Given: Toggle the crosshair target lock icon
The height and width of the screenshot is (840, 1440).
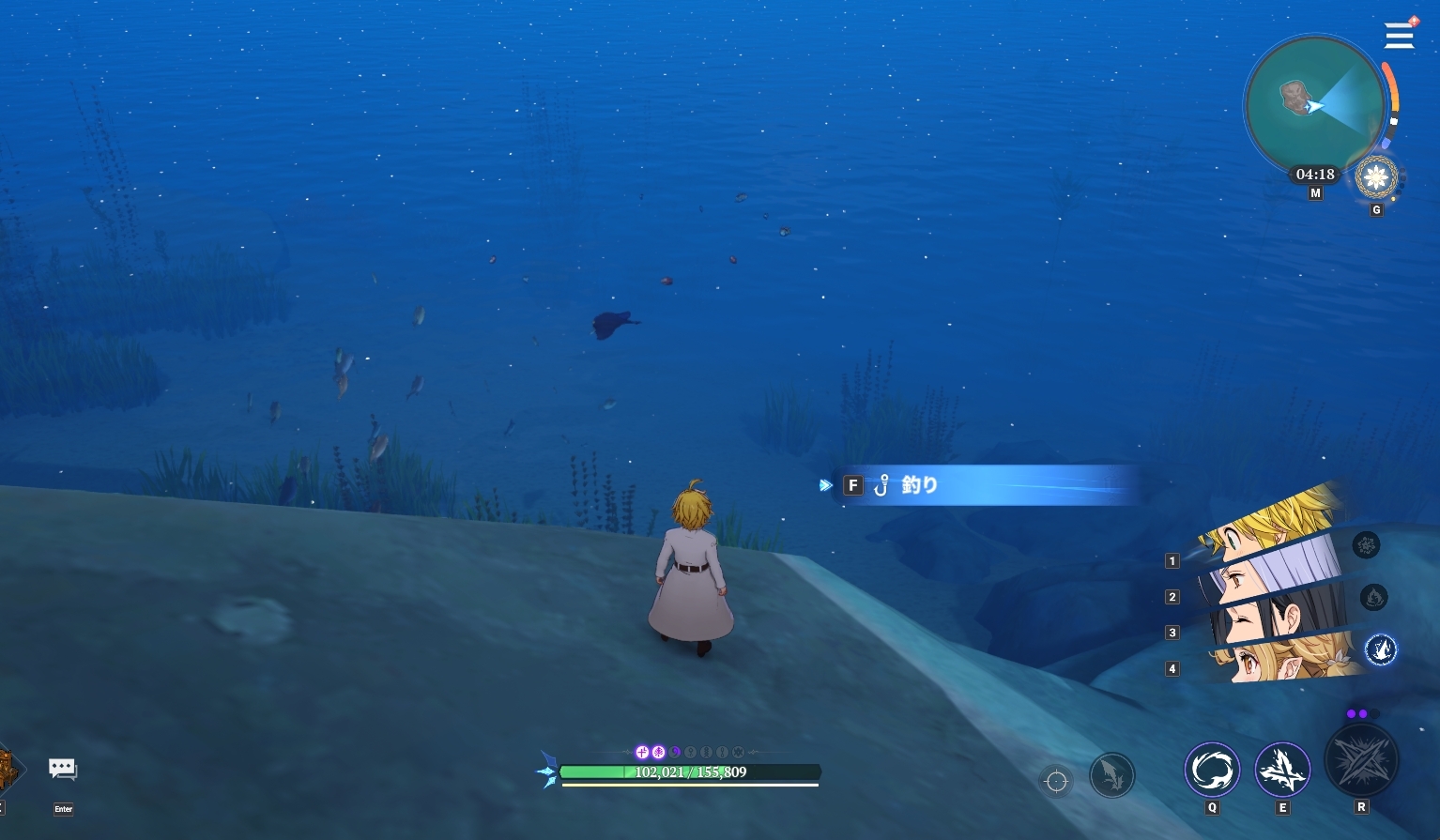Looking at the screenshot, I should pos(1056,781).
